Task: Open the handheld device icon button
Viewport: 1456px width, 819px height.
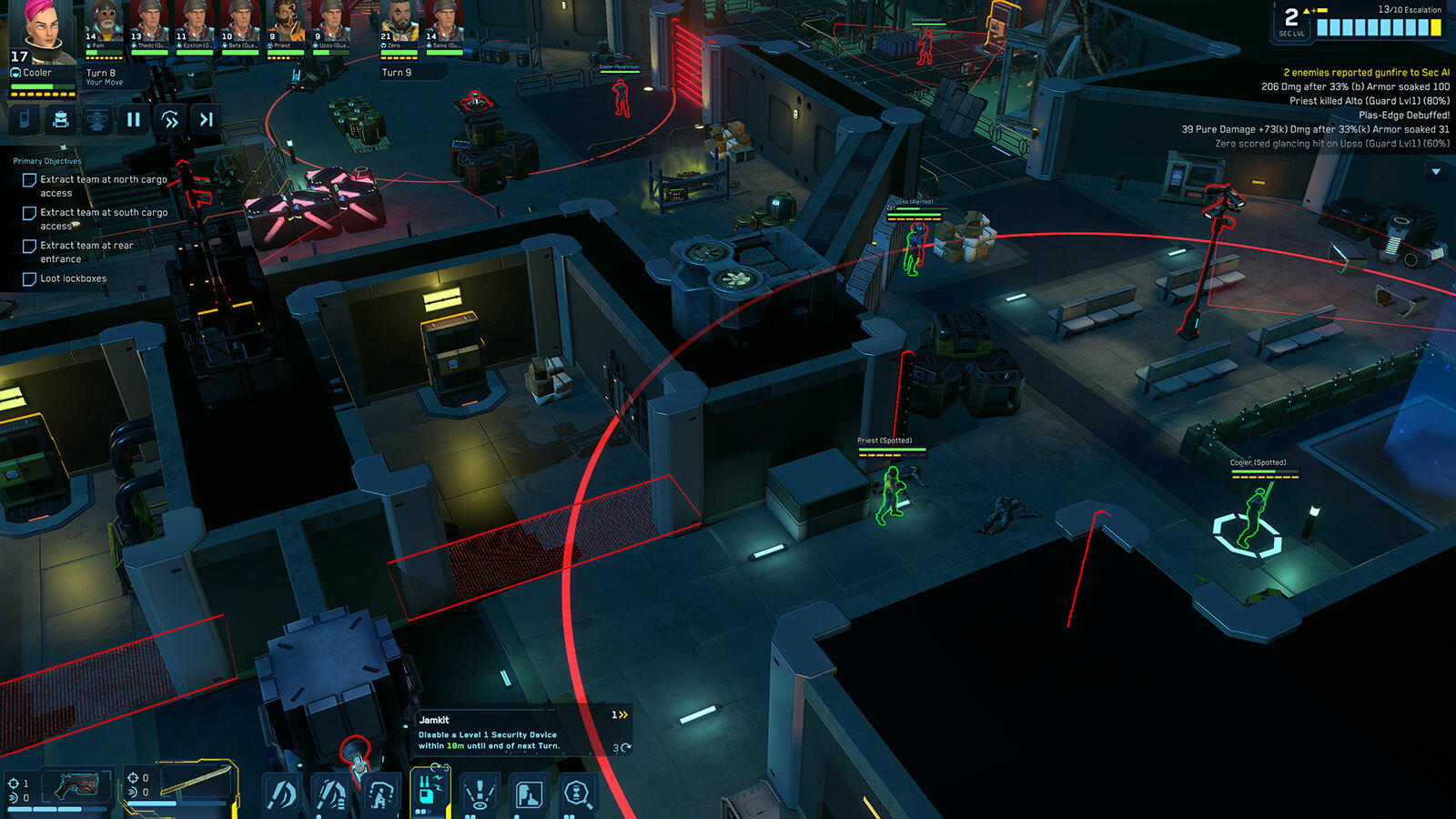Action: (25, 119)
